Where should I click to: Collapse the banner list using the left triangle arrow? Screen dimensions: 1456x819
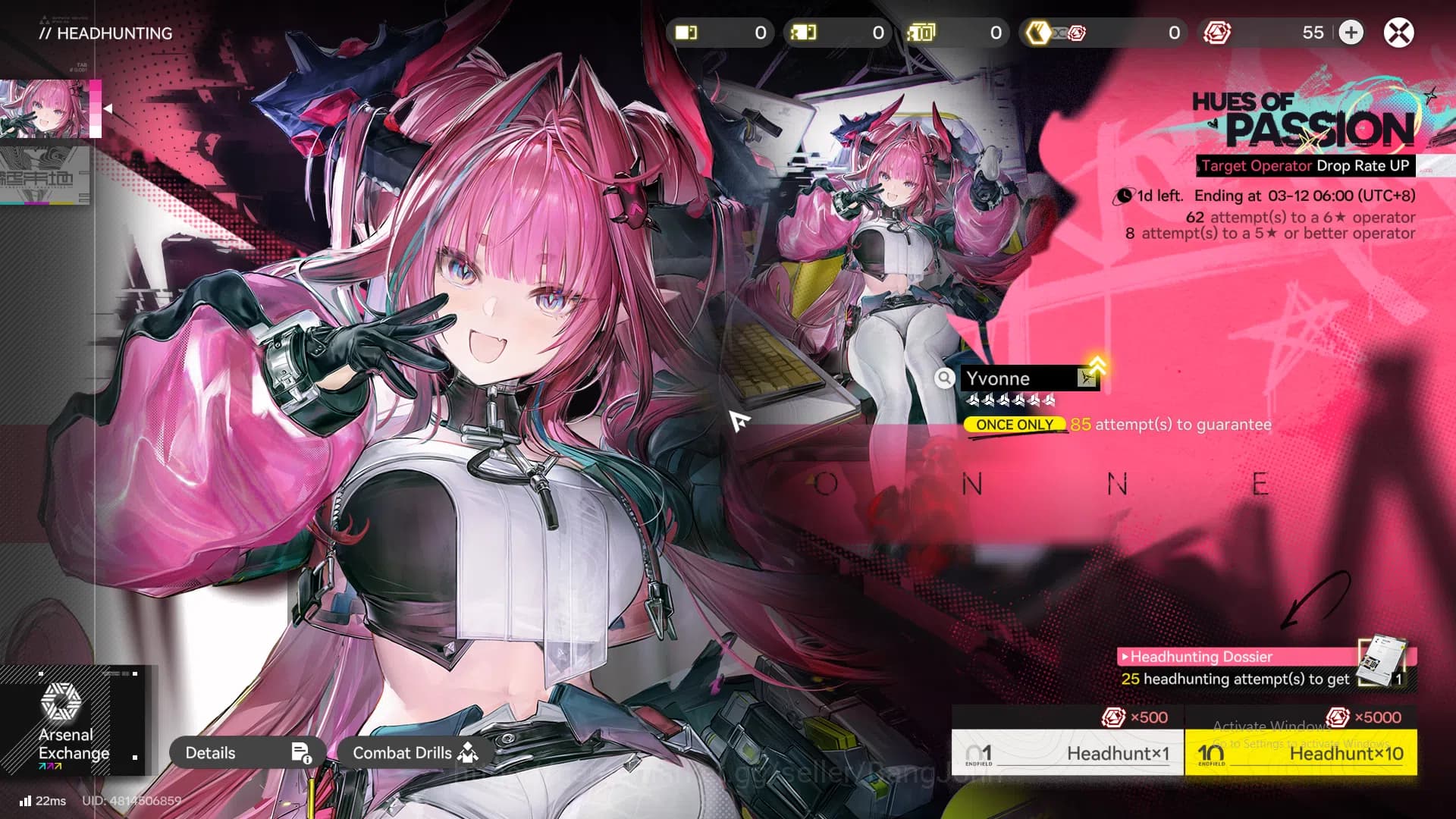point(107,108)
